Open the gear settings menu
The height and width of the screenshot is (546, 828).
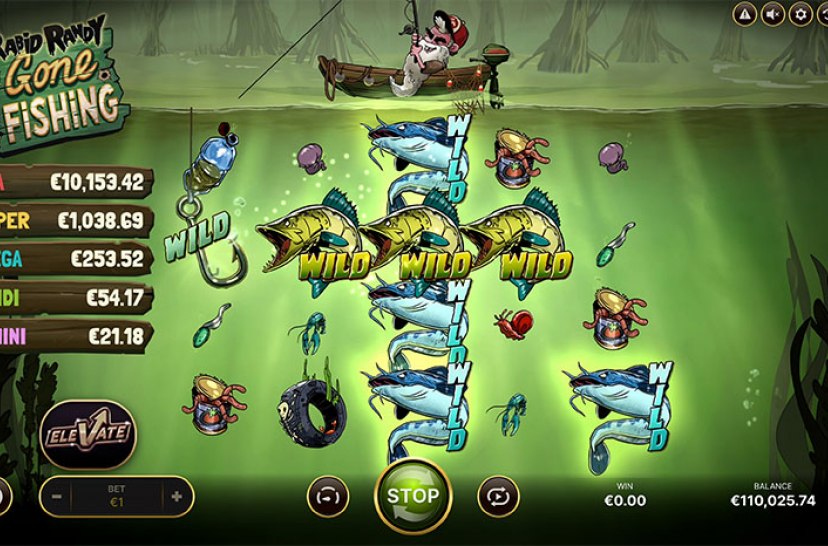tap(800, 14)
